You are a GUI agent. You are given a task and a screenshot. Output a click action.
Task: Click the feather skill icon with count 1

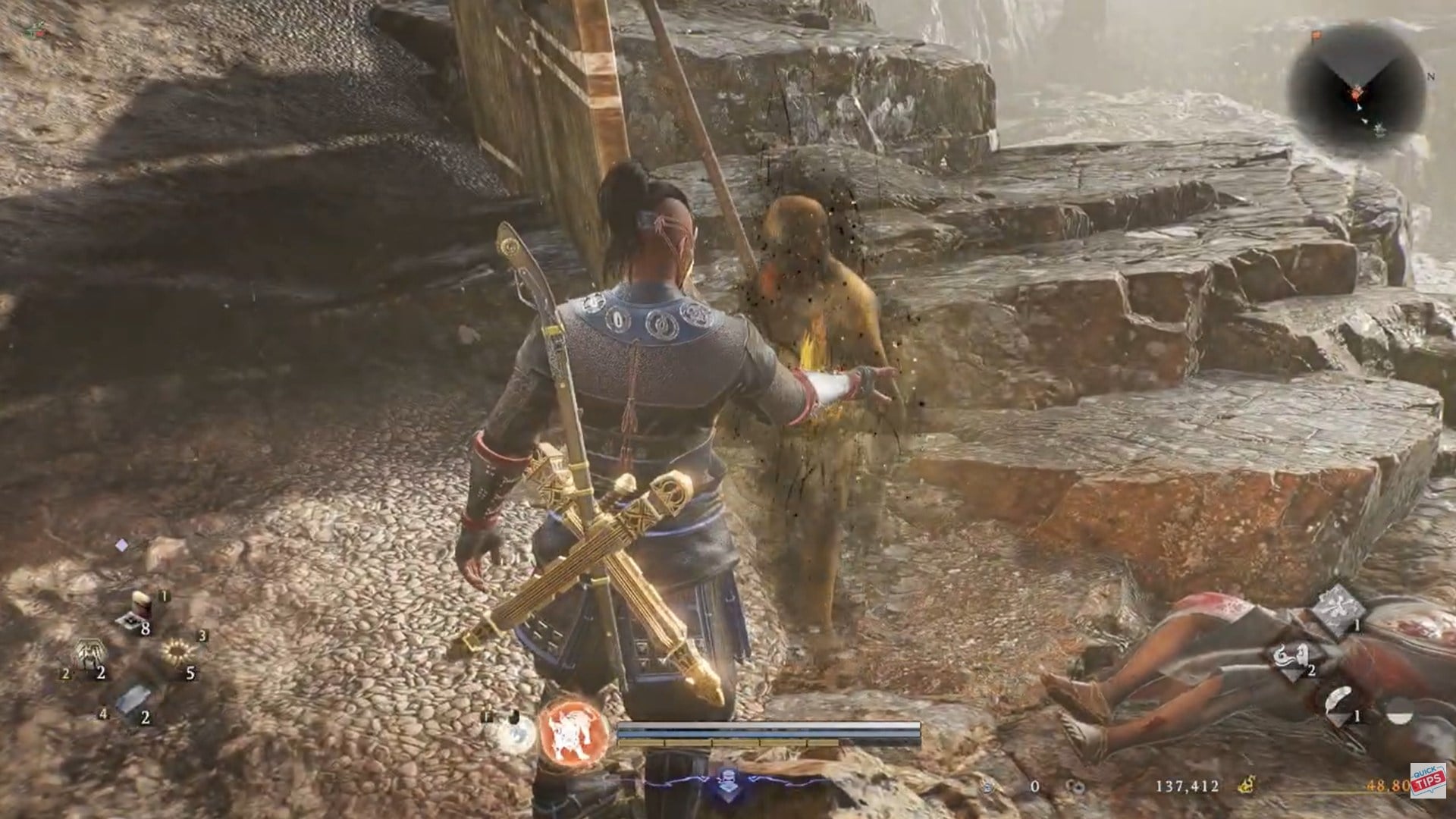point(1338,701)
